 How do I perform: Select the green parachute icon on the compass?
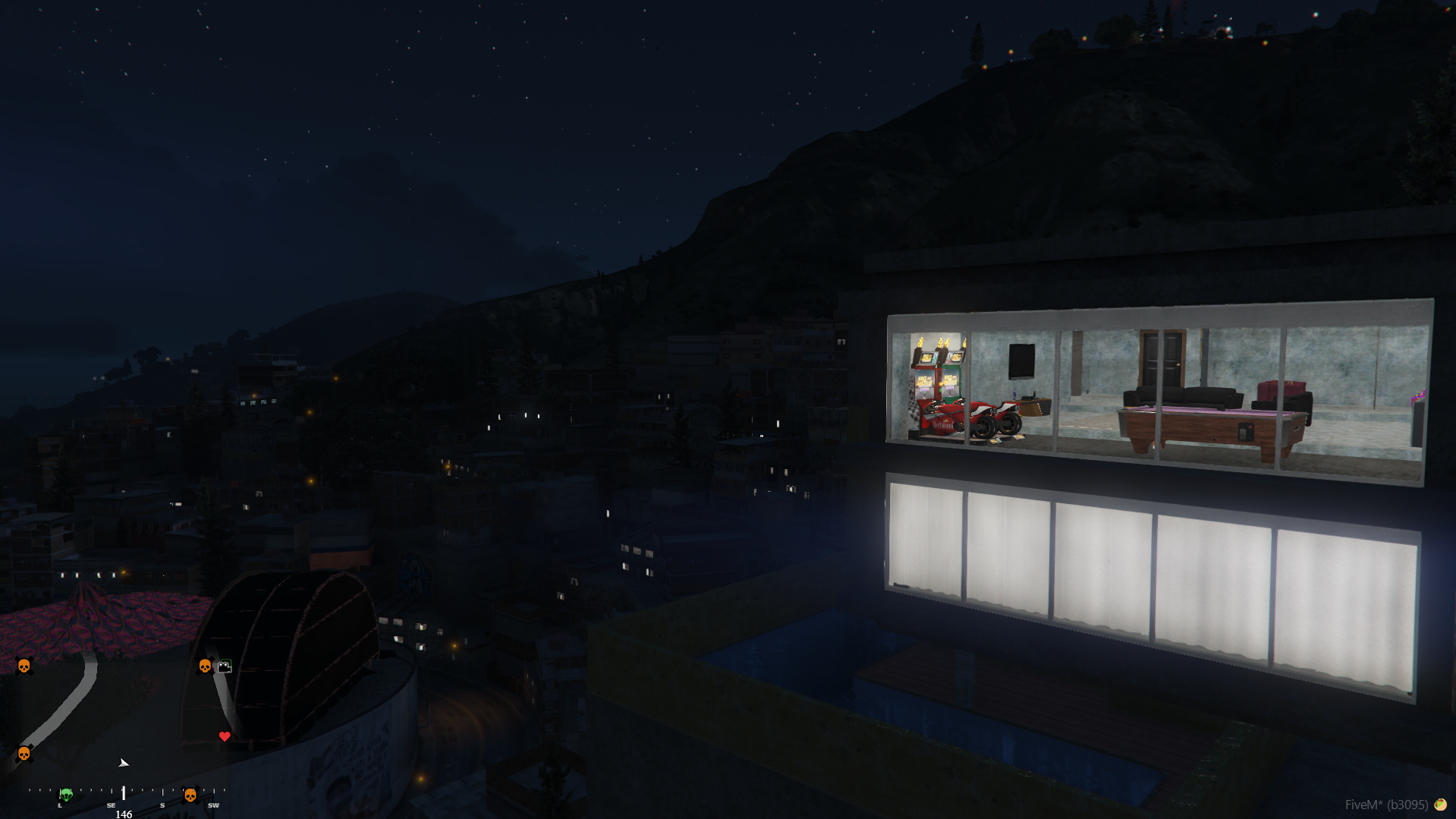pos(66,795)
